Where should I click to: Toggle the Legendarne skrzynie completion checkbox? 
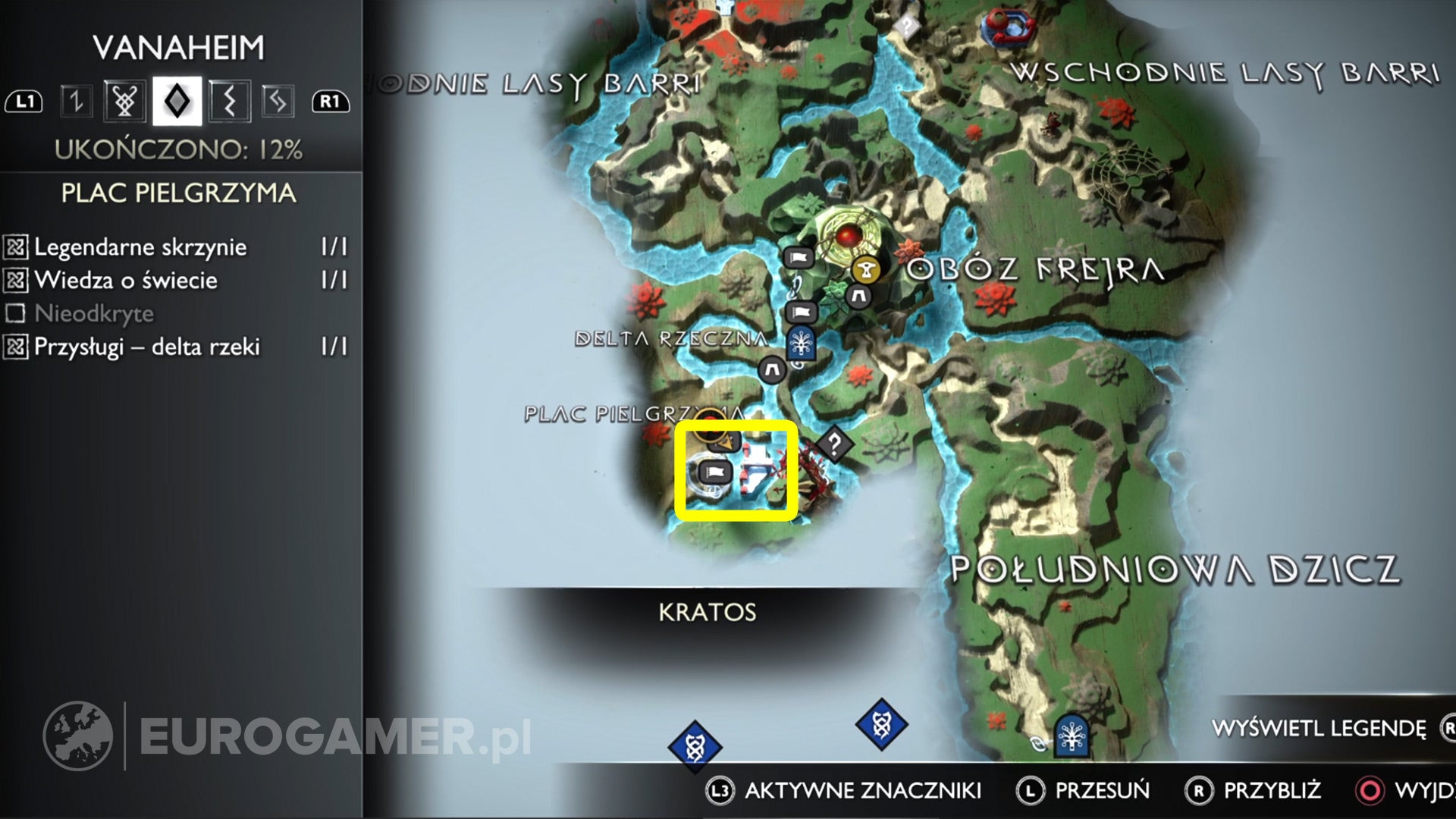15,246
